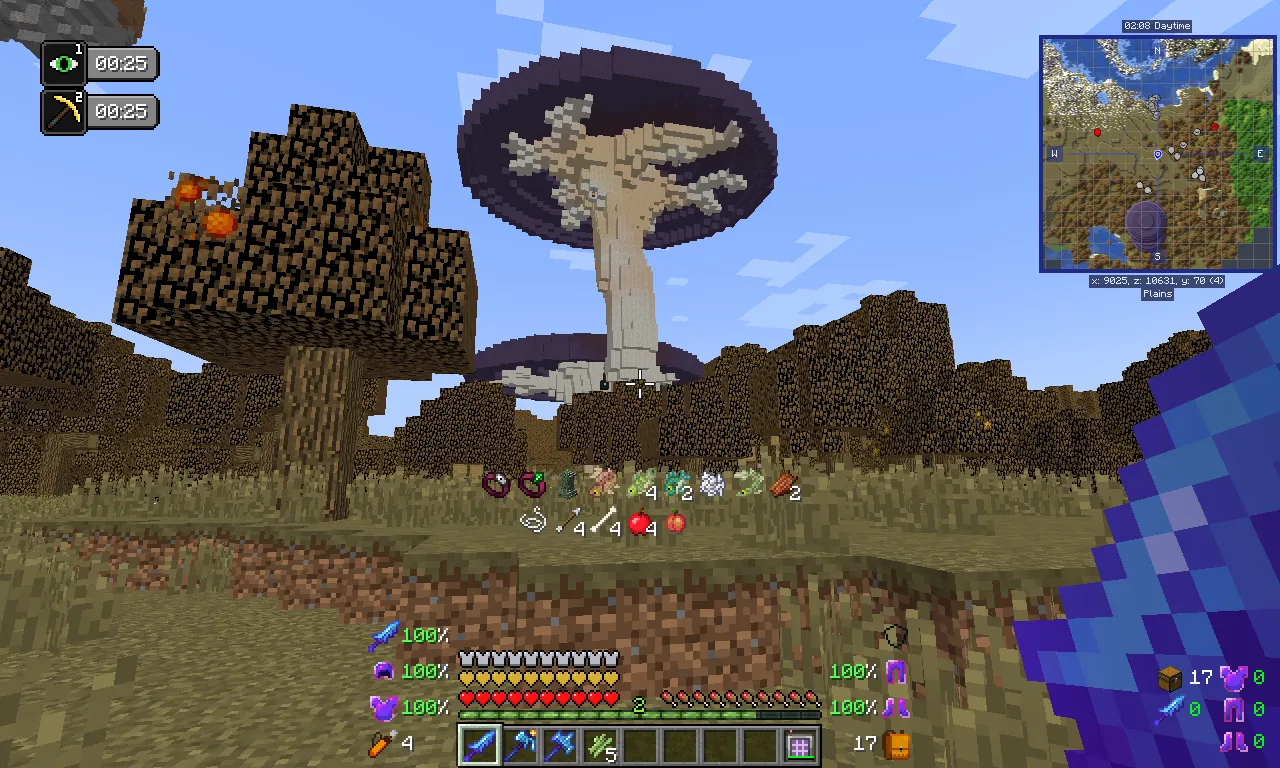Screen dimensions: 1280x768
Task: Click the red waypoint dot on the minimap
Action: pyautogui.click(x=1098, y=131)
